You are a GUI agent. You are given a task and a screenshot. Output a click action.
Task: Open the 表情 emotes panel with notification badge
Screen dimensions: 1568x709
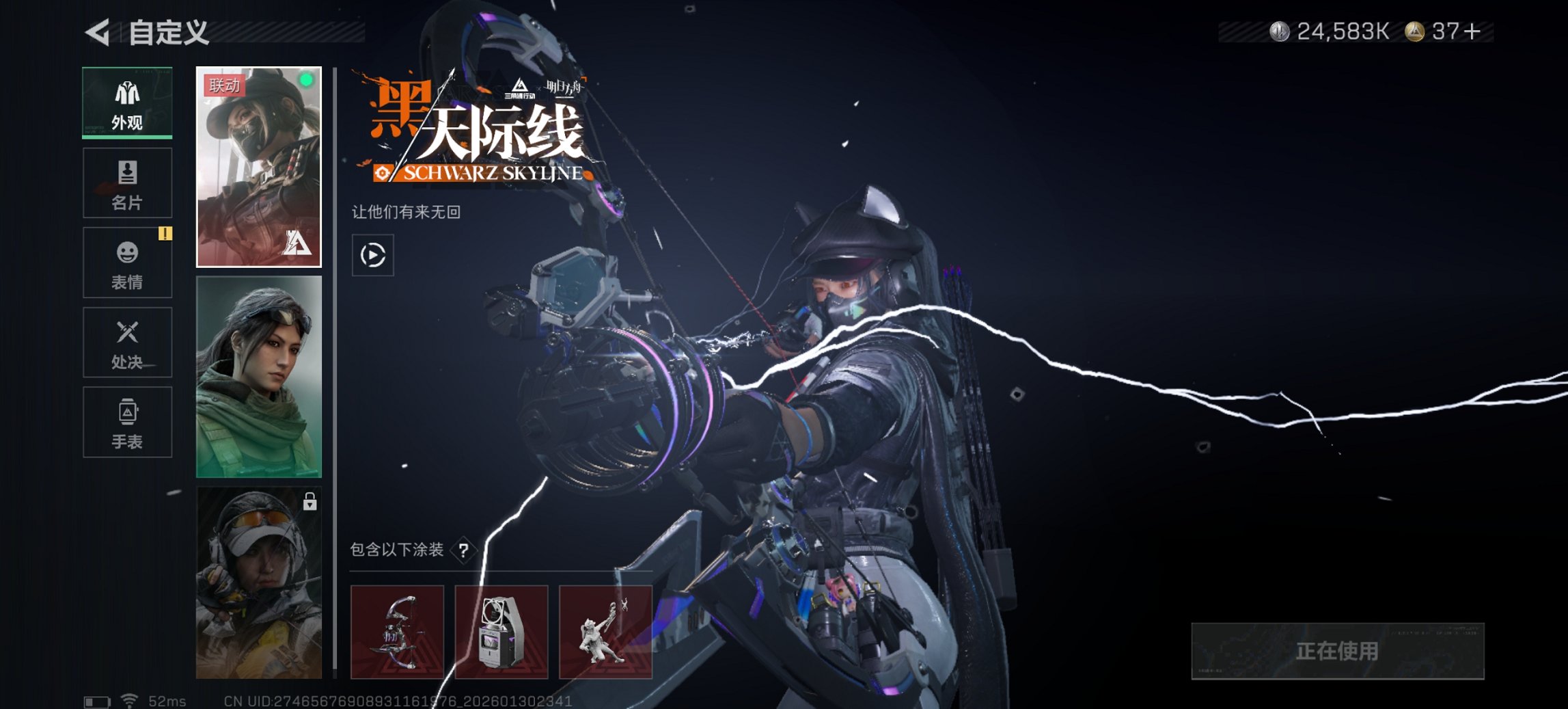point(126,263)
